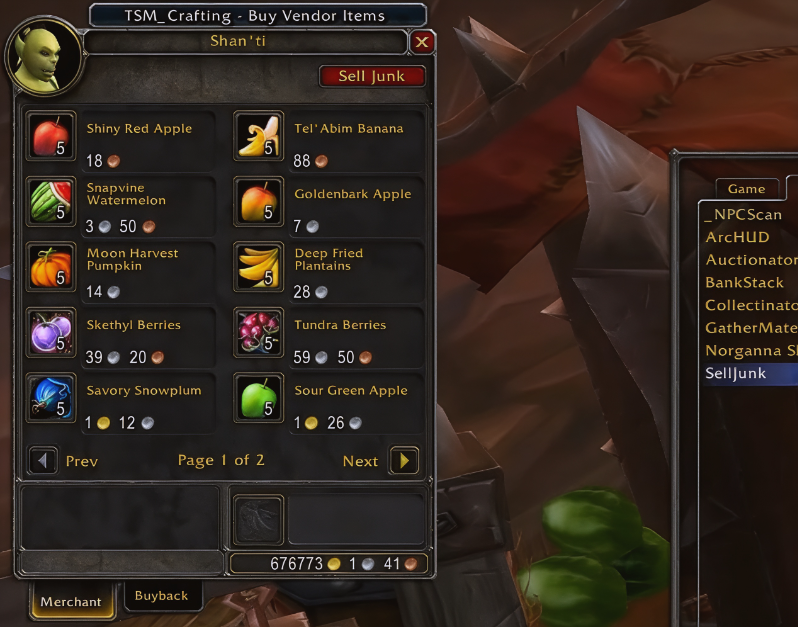Click the Prev page arrow button
Viewport: 798px width, 627px height.
pos(42,461)
